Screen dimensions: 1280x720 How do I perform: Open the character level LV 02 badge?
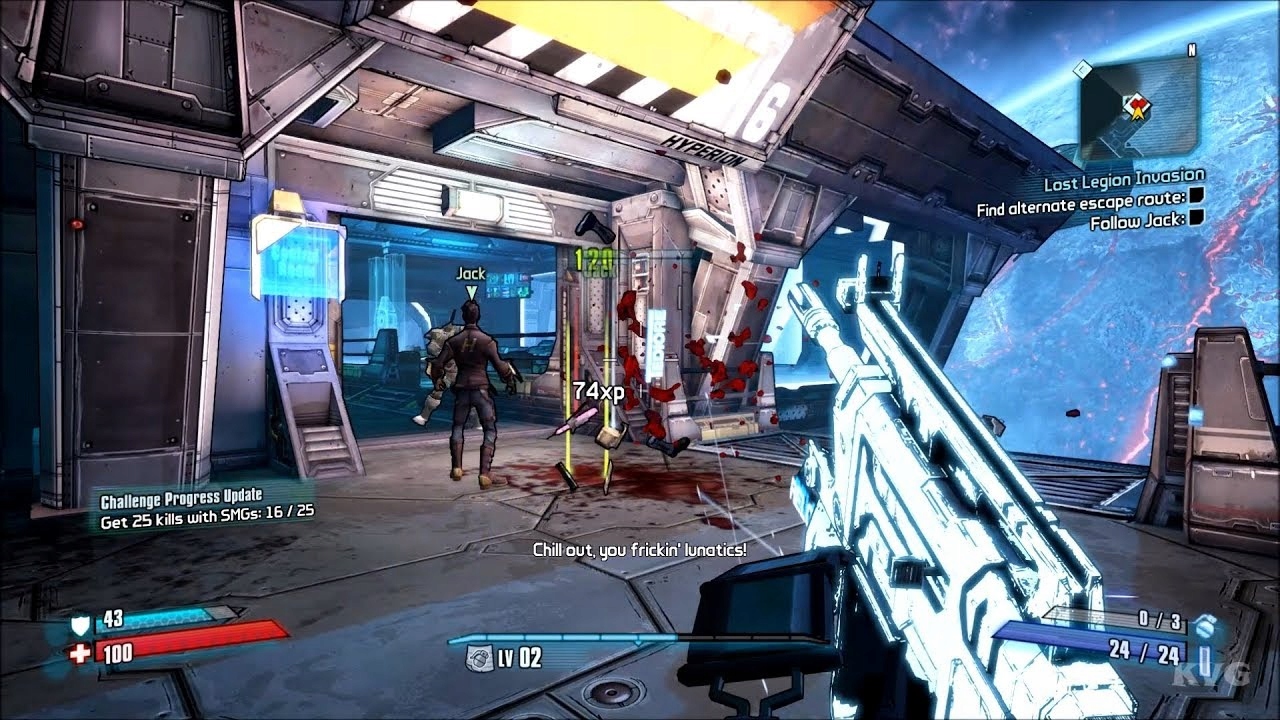point(492,657)
